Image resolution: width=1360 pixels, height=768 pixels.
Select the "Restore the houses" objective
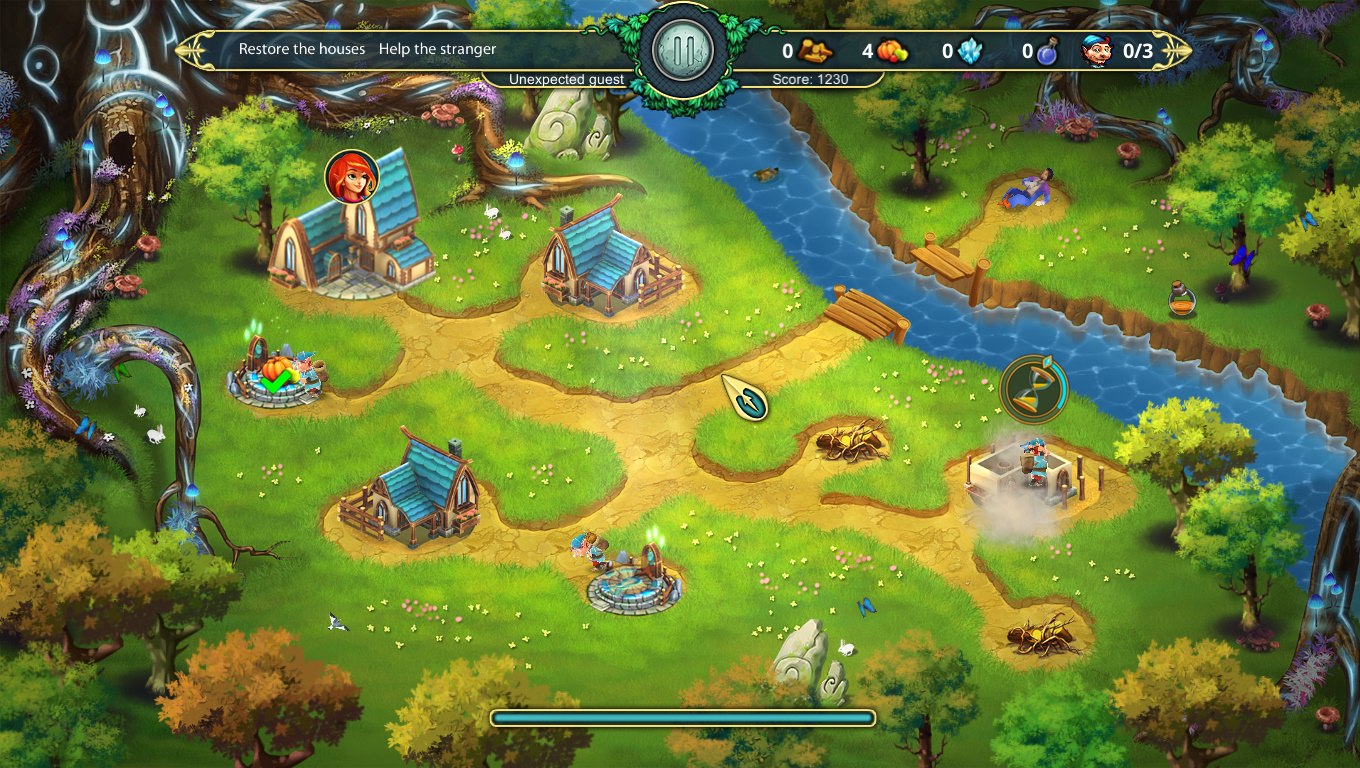click(302, 49)
